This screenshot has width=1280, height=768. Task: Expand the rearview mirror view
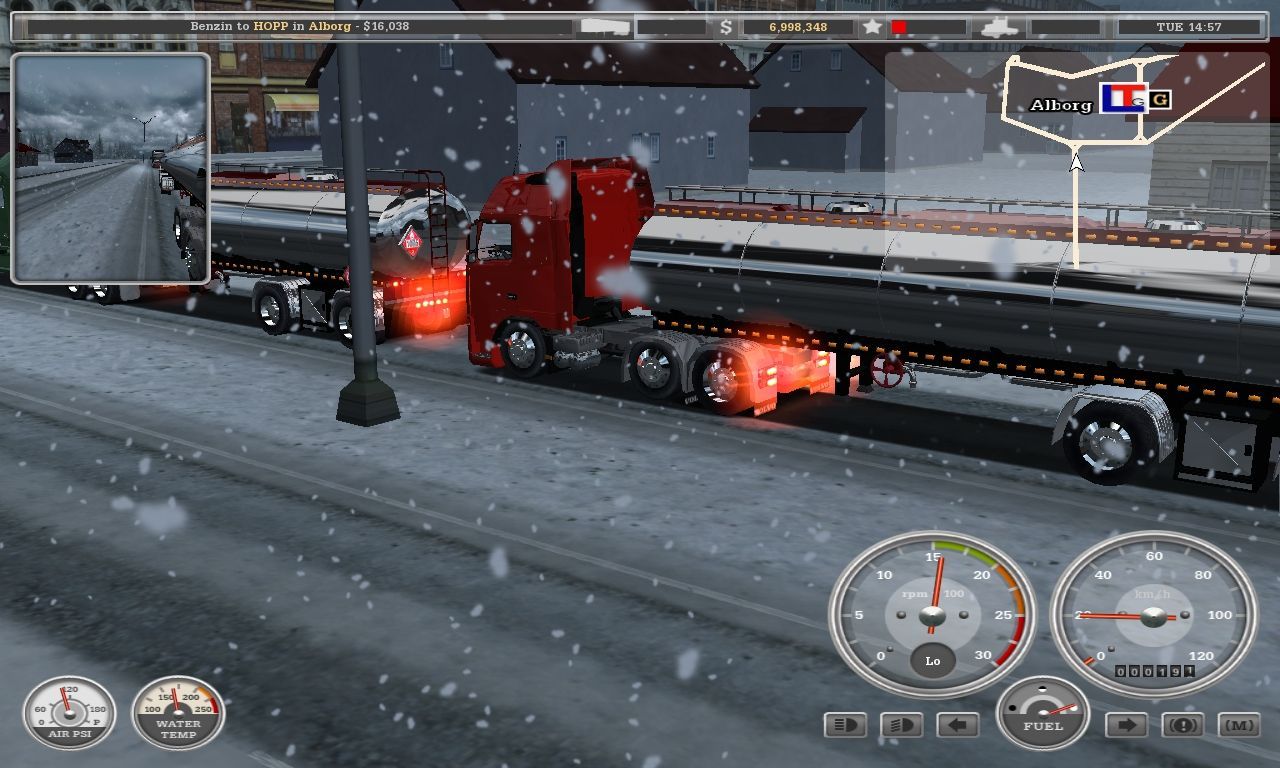point(109,167)
